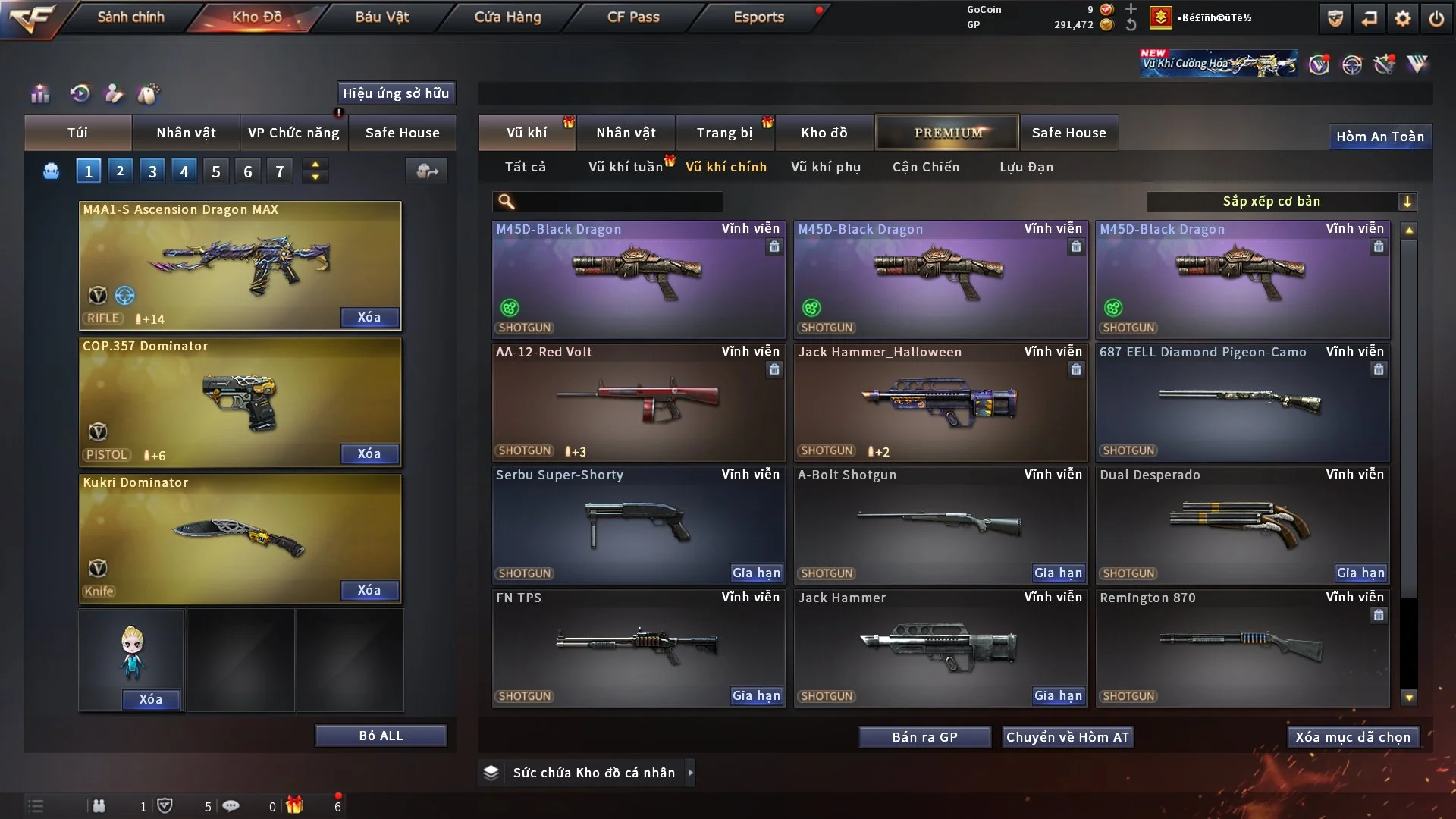
Task: Pick the Jack Hammer_Halloween shotgun
Action: 940,402
